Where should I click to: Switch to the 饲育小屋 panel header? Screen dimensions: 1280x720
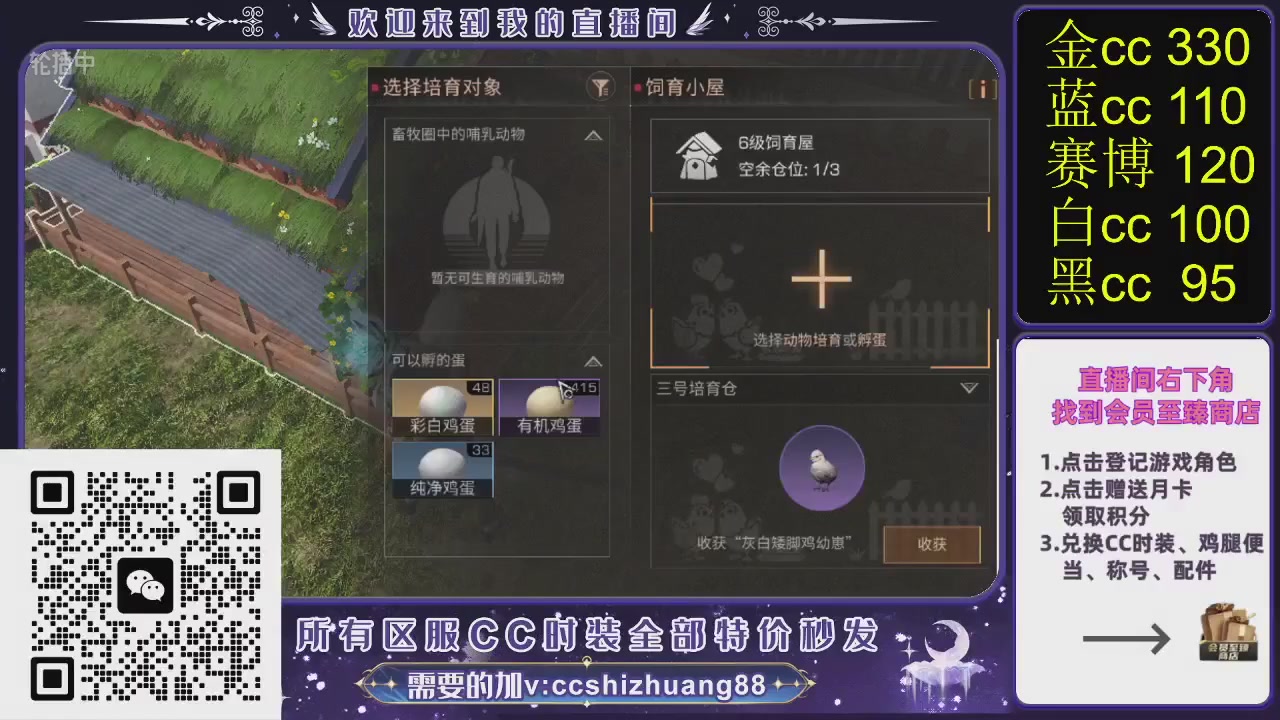682,88
